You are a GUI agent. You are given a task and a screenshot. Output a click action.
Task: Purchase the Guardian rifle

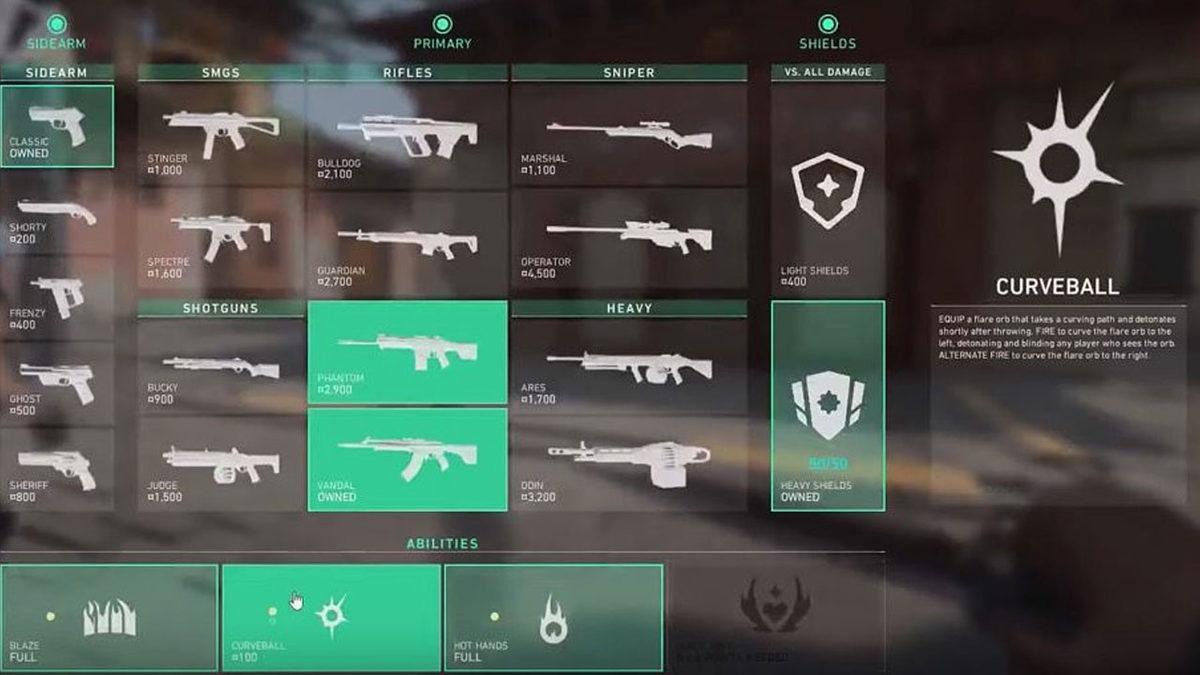[407, 244]
